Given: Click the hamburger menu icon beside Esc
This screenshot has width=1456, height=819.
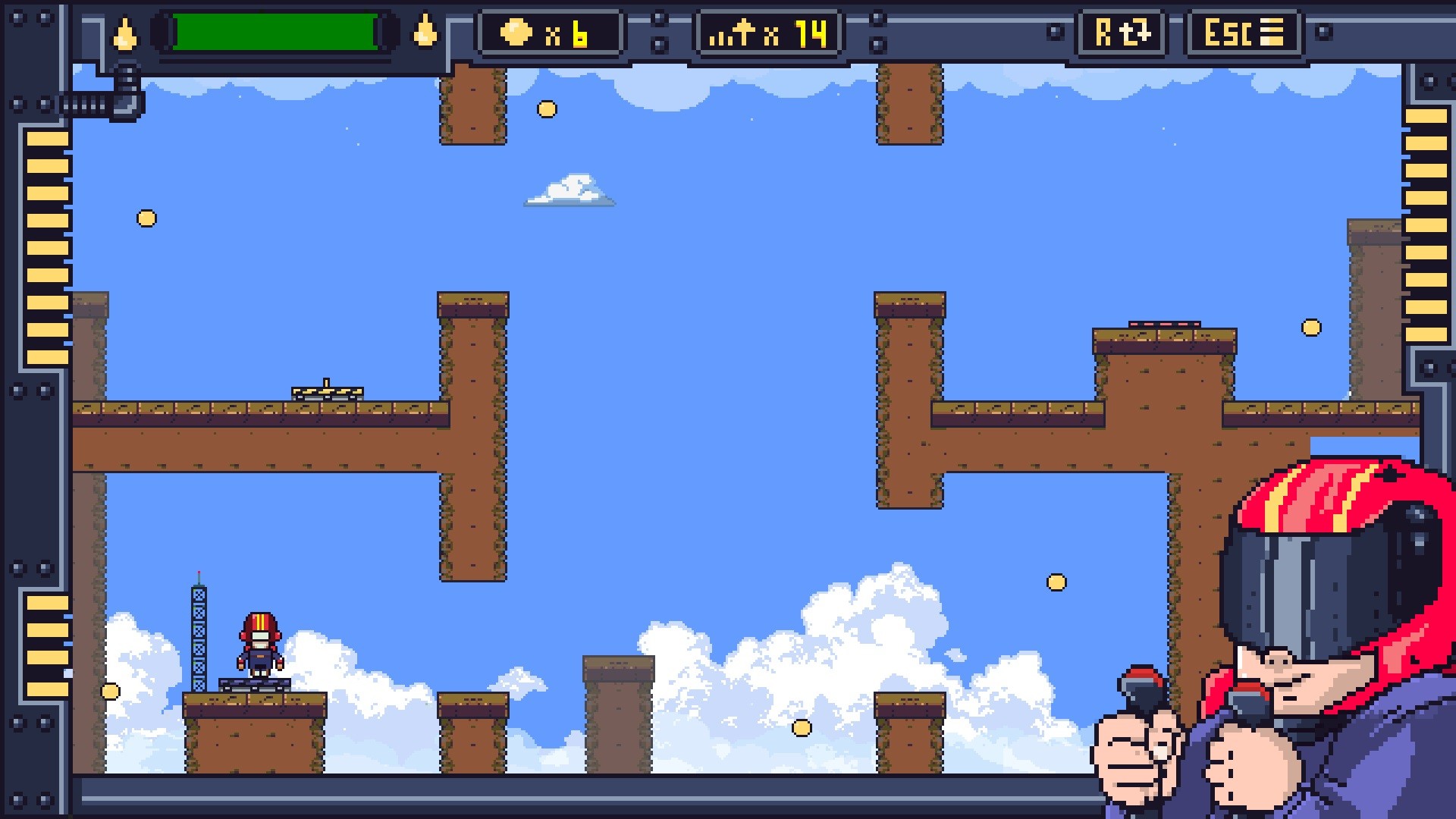Looking at the screenshot, I should [x=1273, y=33].
